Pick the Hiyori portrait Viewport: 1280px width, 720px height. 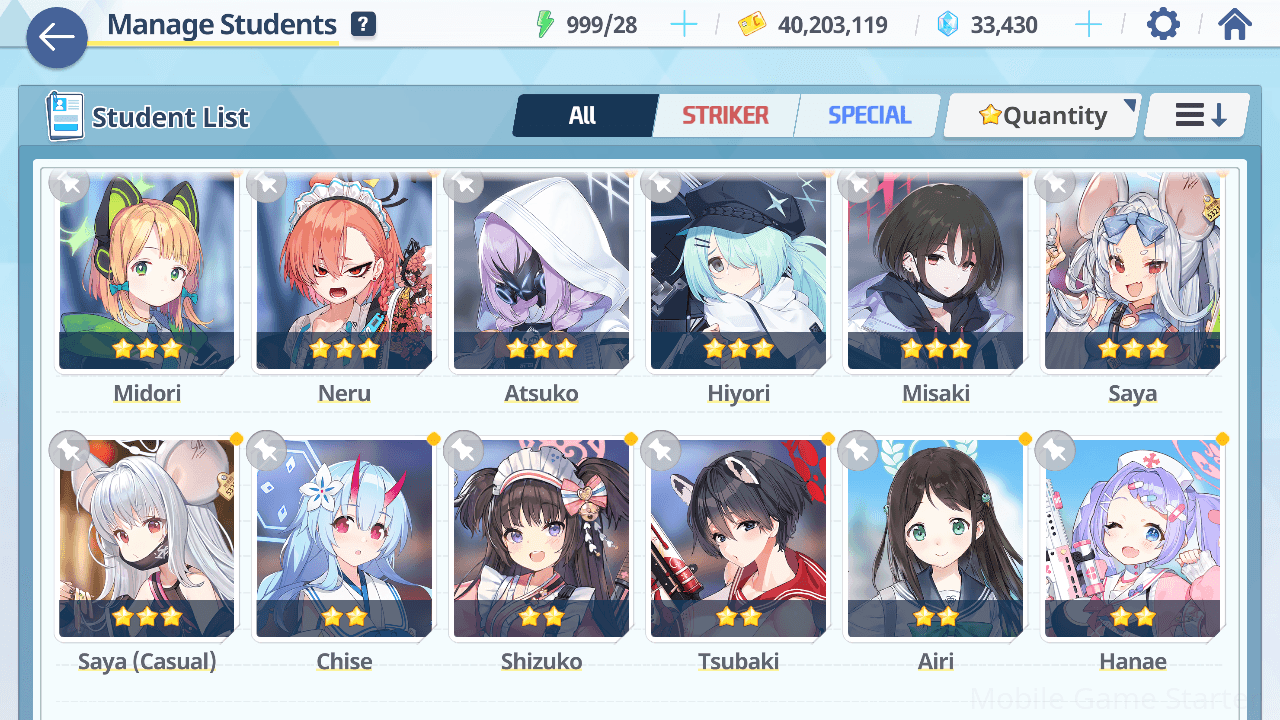(x=738, y=272)
